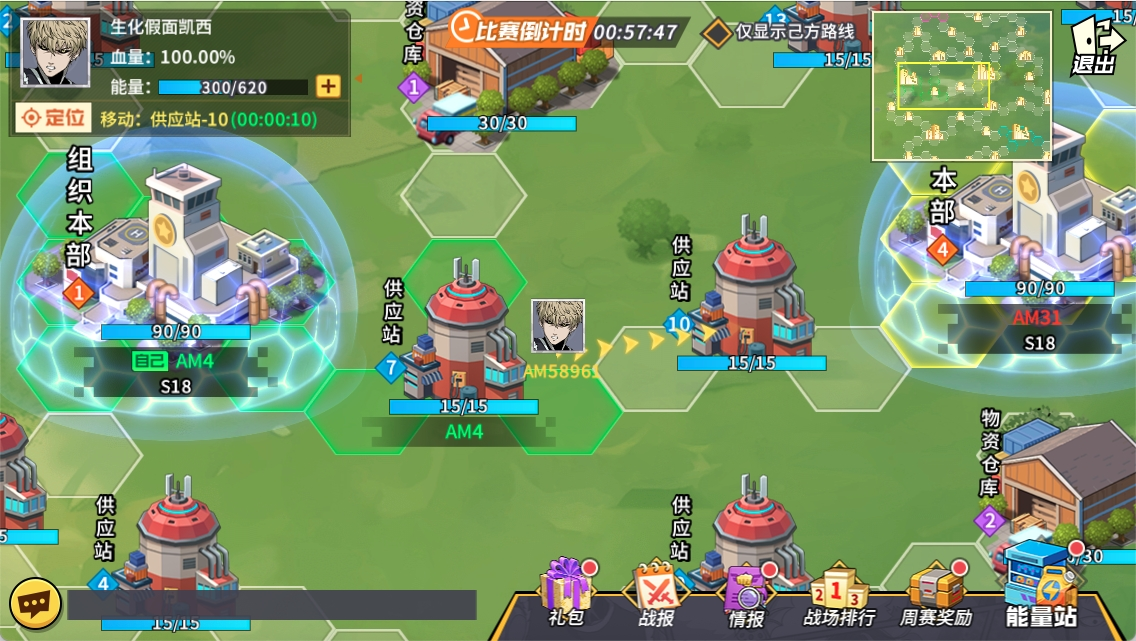1136x641 pixels.
Task: Open the 礼包 gift pack menu
Action: [566, 593]
